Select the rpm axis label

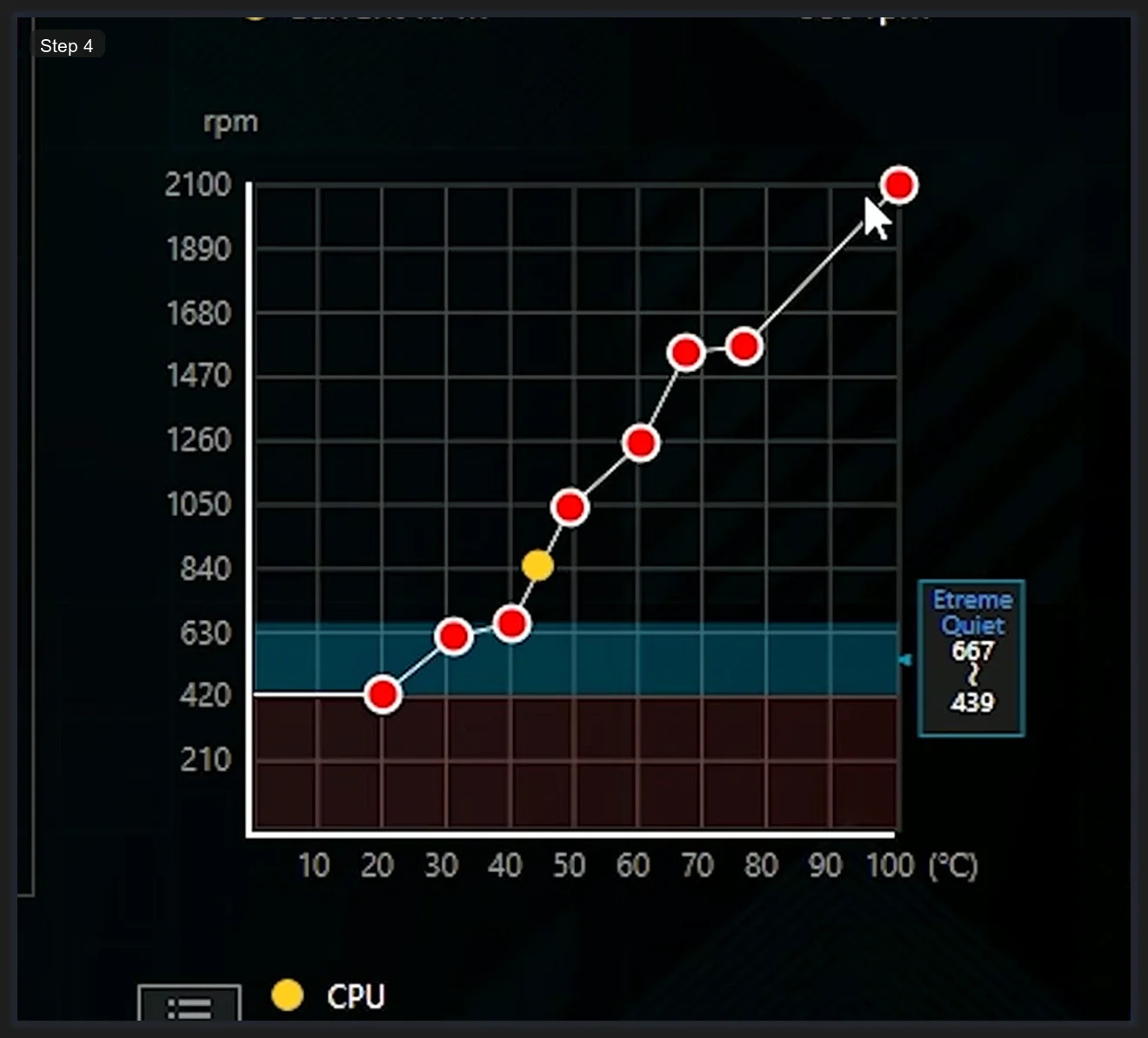pyautogui.click(x=230, y=122)
